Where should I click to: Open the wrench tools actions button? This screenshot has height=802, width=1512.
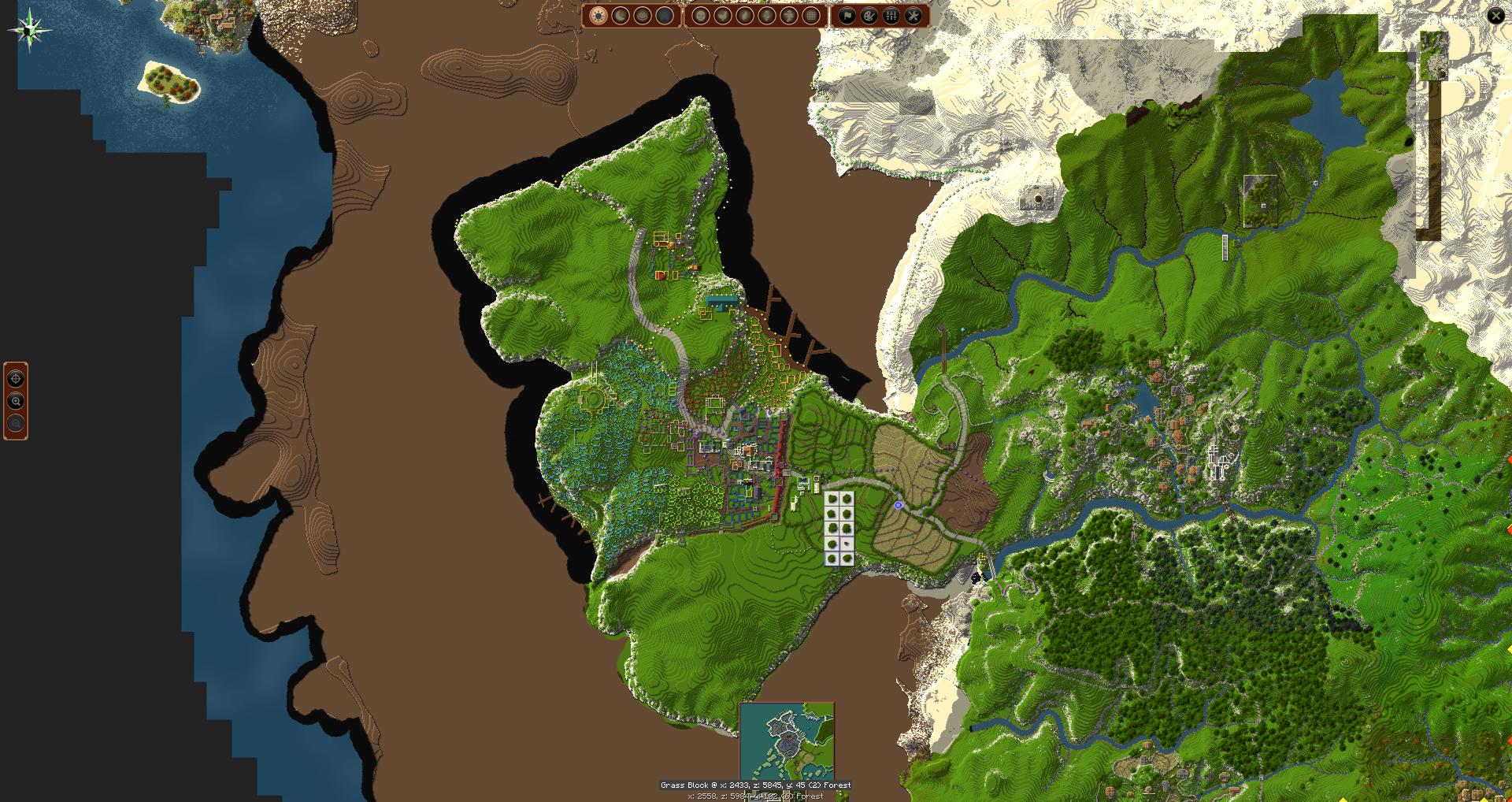(x=913, y=16)
